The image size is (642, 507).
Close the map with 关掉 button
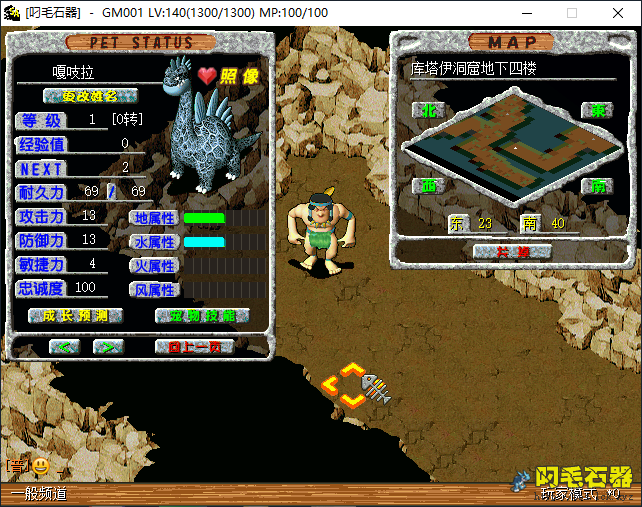tap(497, 252)
